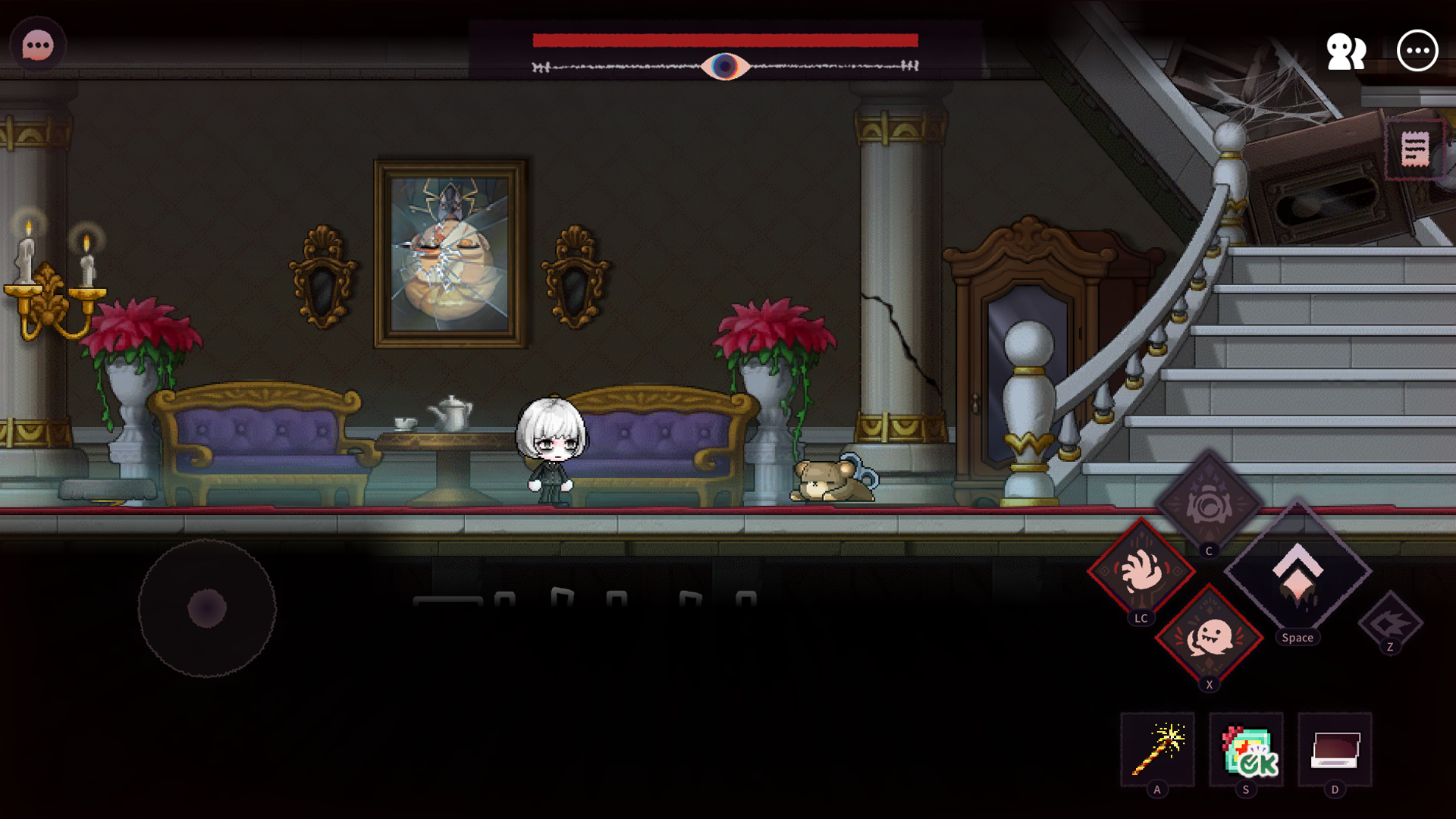Open the three-dot more options menu
Screen dimensions: 1456x819
(x=1417, y=51)
